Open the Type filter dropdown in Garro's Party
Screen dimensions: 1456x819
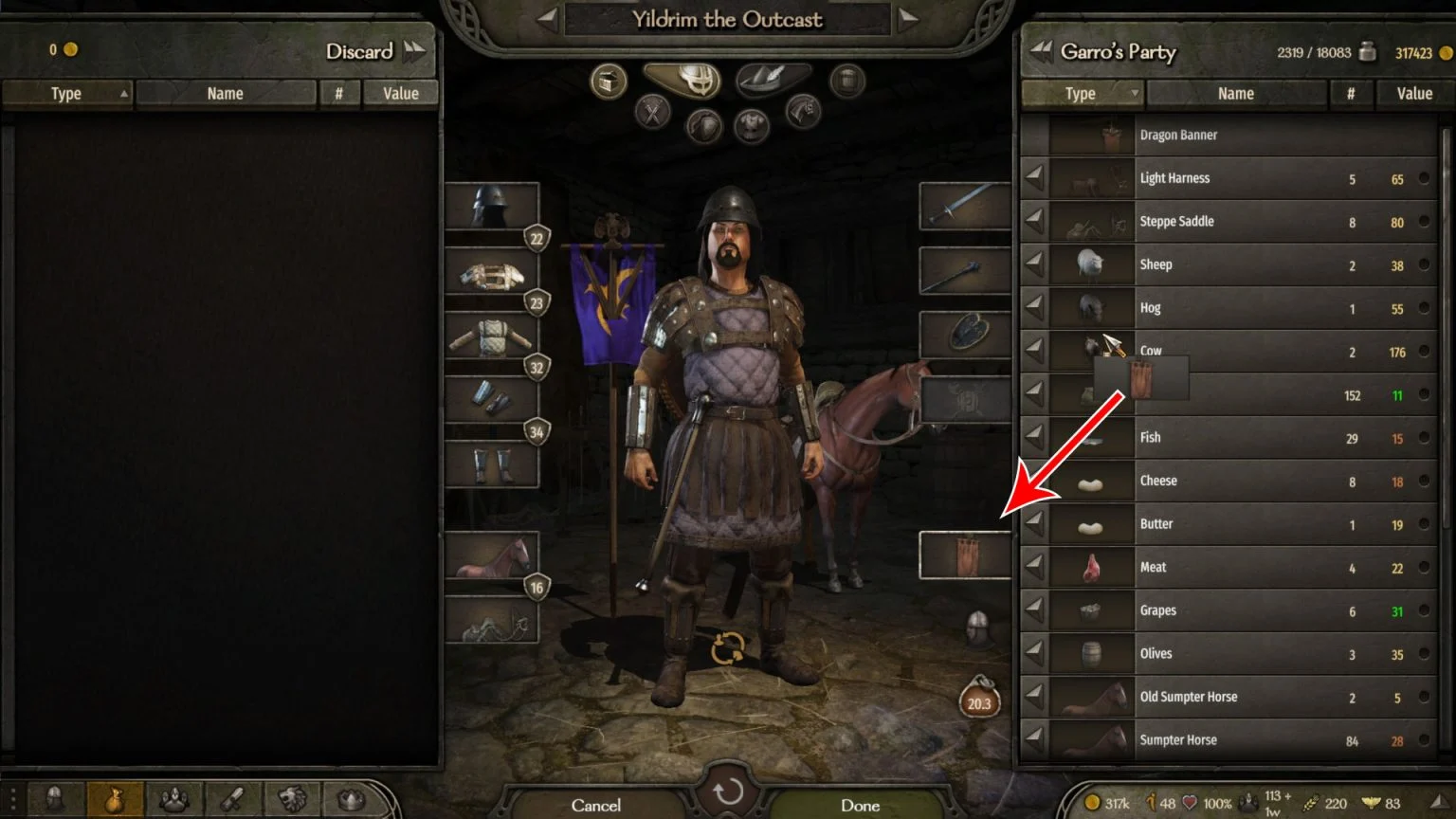click(x=1081, y=93)
